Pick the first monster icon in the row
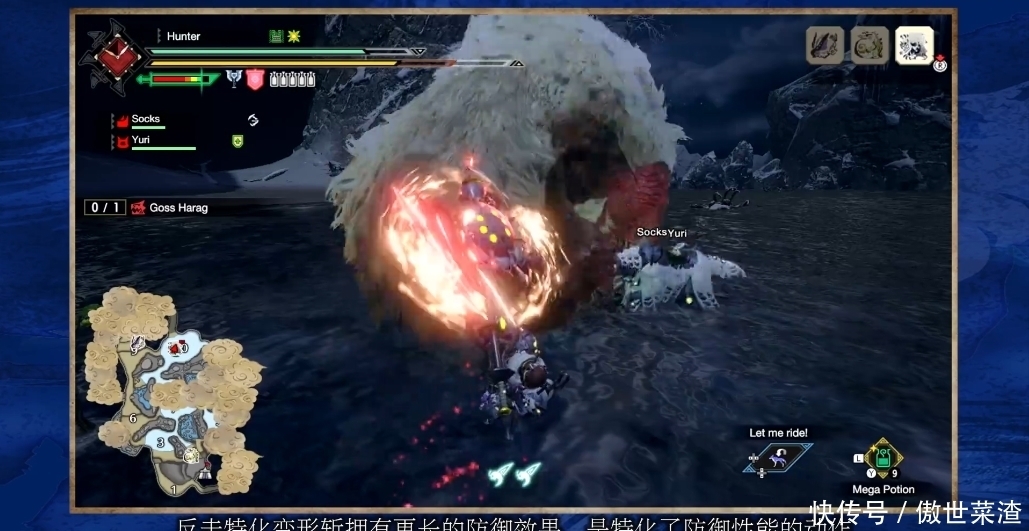The height and width of the screenshot is (531, 1029). click(x=825, y=45)
